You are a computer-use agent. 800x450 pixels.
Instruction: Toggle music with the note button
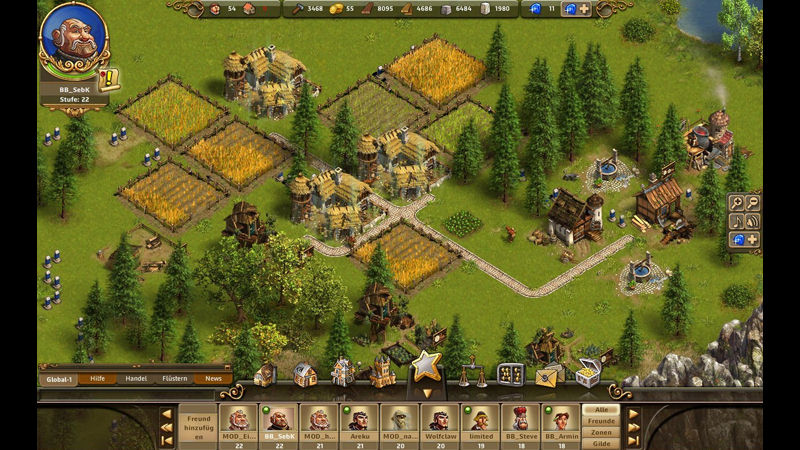736,221
